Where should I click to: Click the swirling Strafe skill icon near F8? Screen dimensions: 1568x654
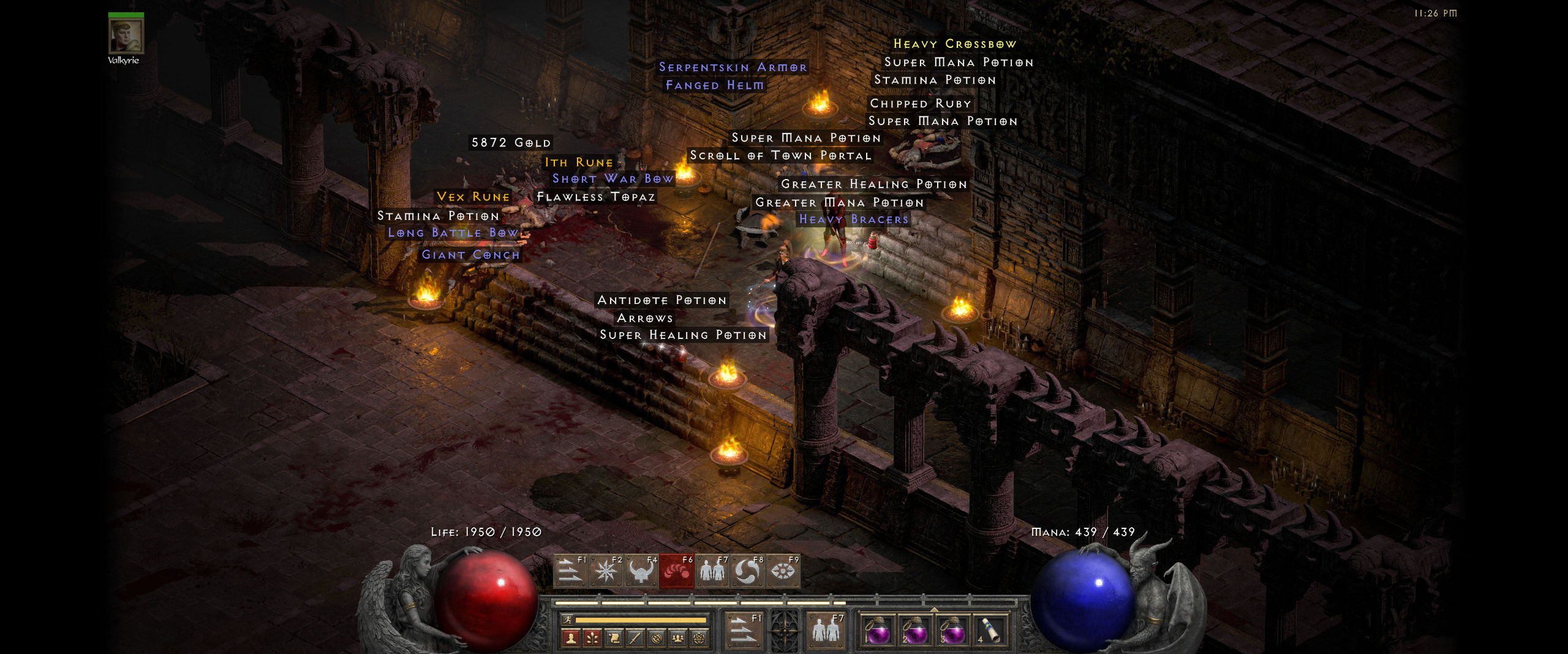point(747,572)
